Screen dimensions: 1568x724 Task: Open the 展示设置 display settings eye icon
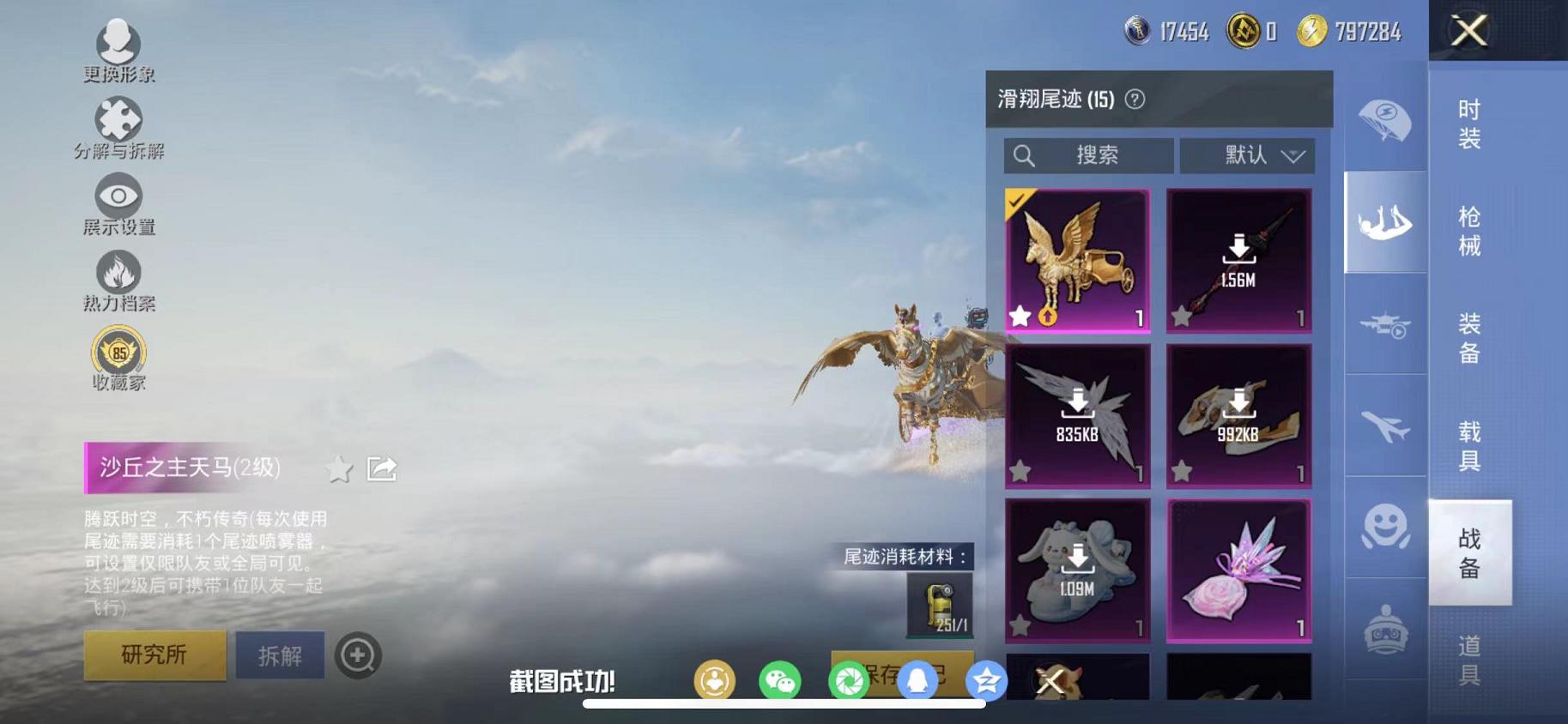click(x=118, y=196)
